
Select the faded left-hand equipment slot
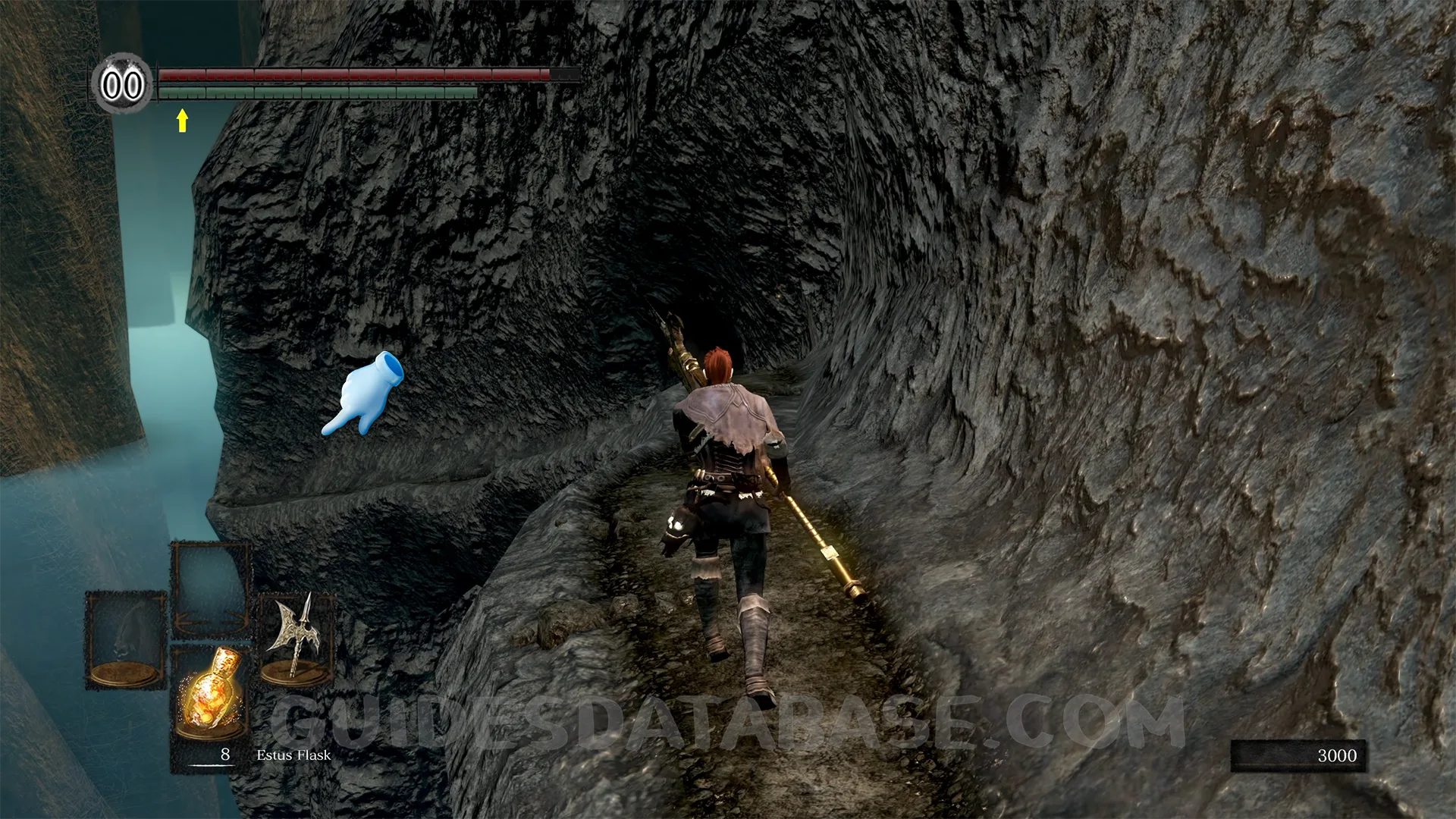(125, 639)
